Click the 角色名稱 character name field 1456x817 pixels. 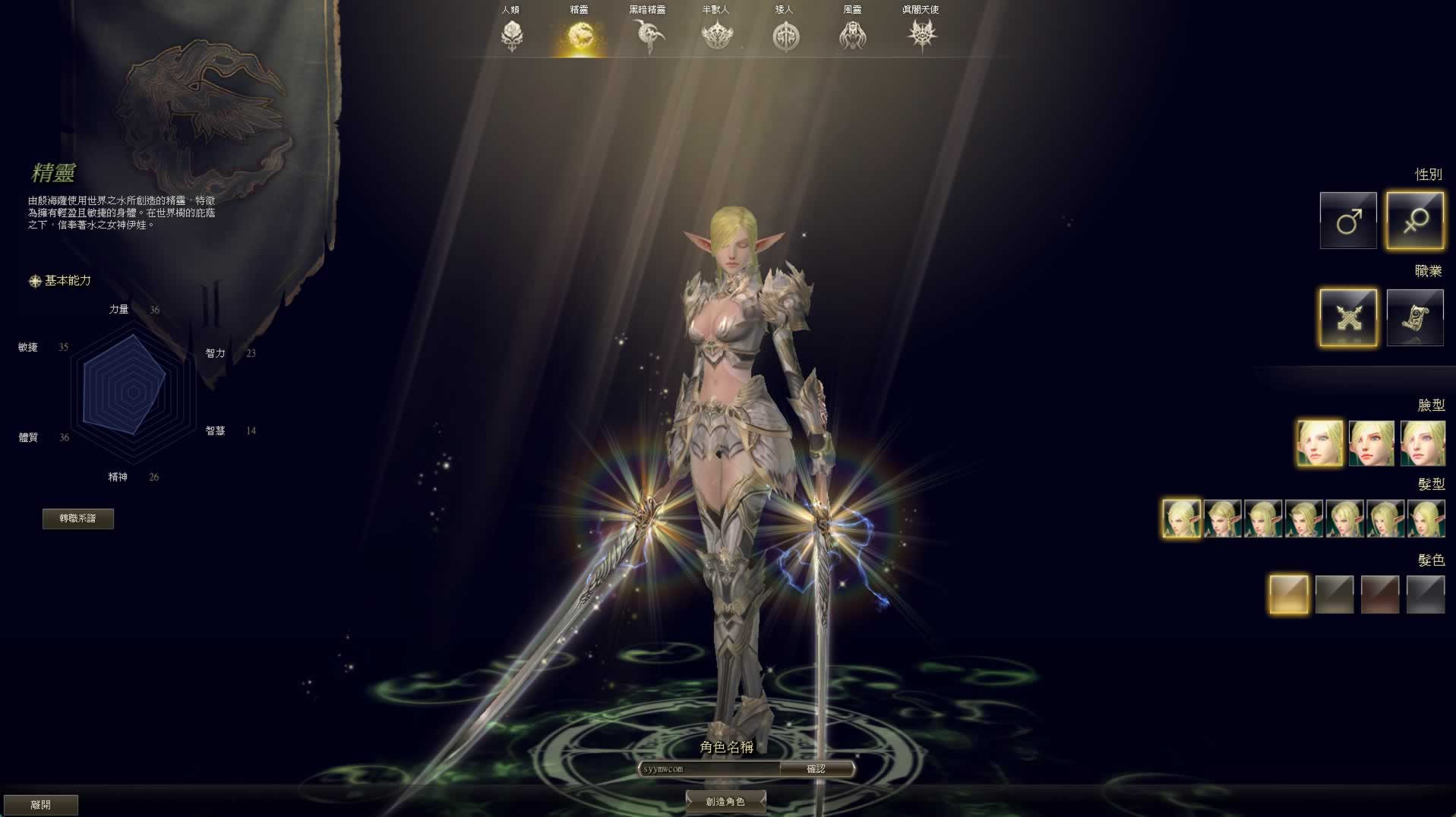pos(710,769)
